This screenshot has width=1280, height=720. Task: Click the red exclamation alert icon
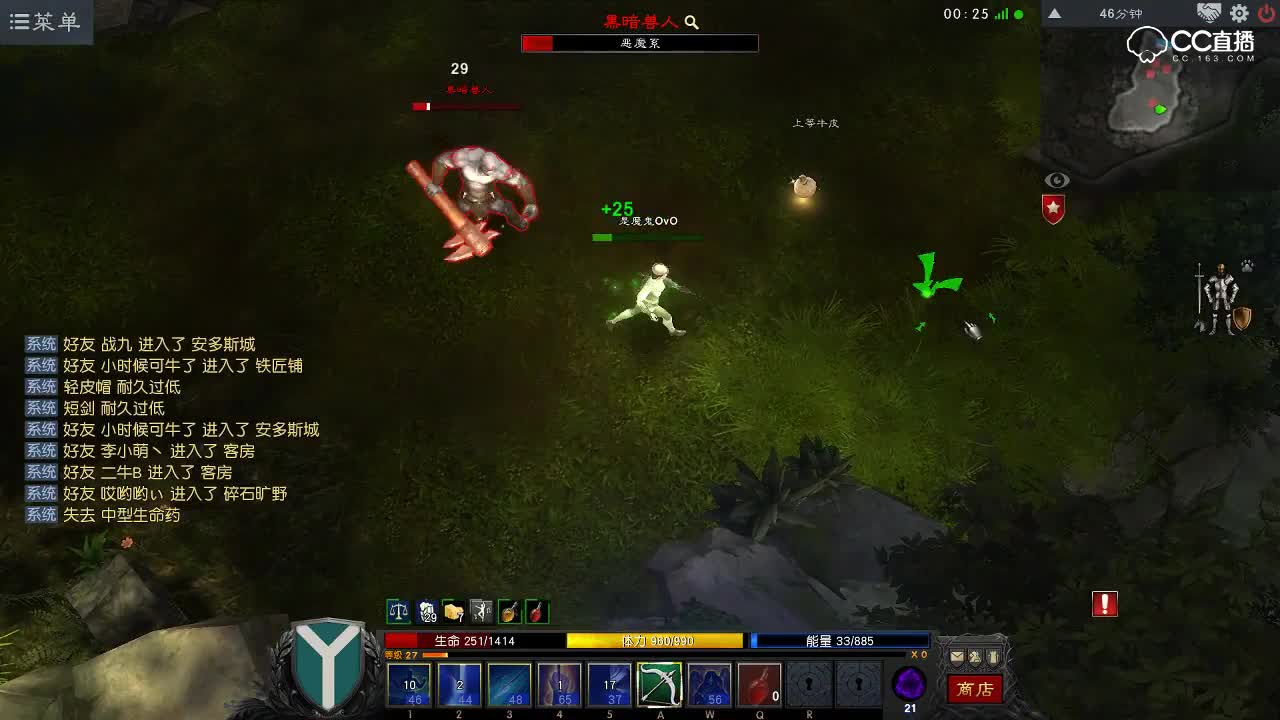[x=1104, y=604]
